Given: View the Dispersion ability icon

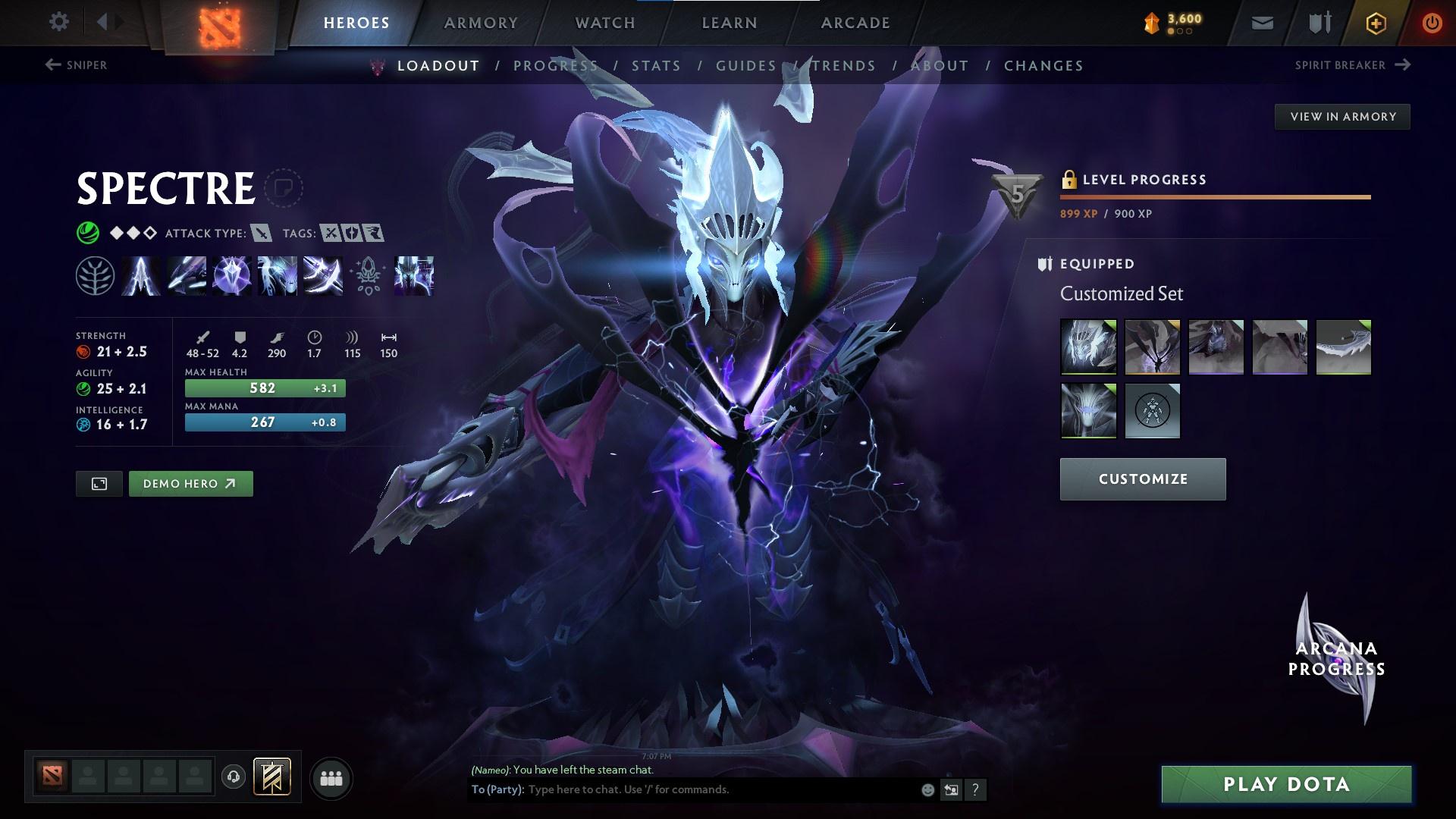Looking at the screenshot, I should [231, 276].
